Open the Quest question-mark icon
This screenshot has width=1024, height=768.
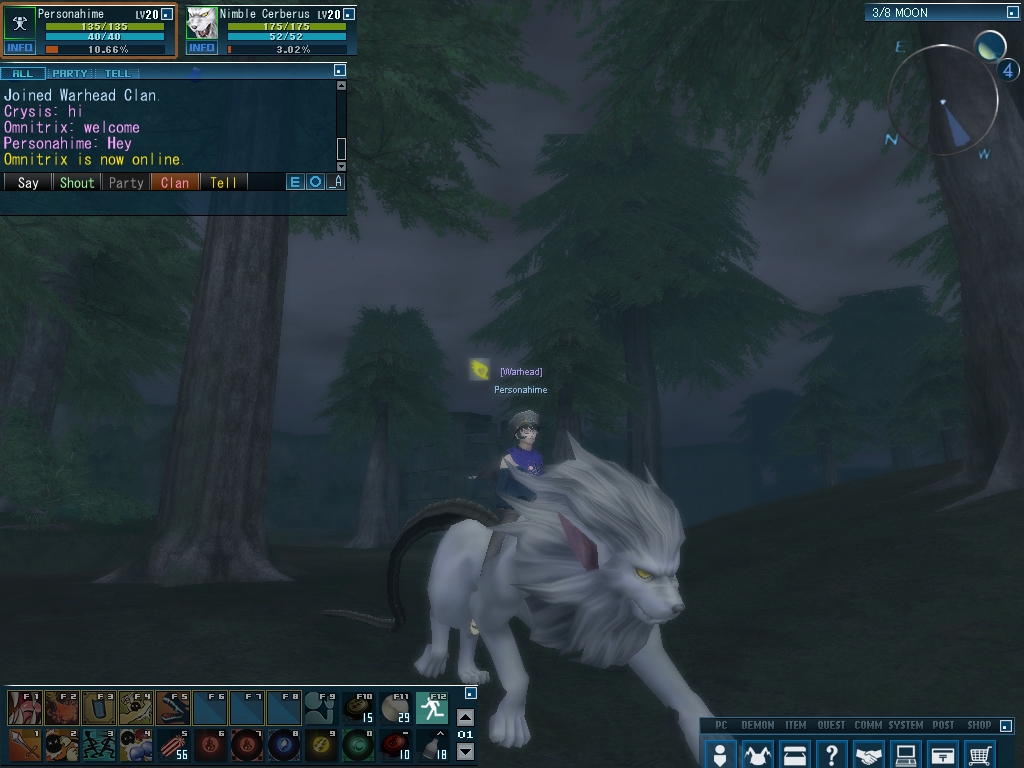click(831, 754)
